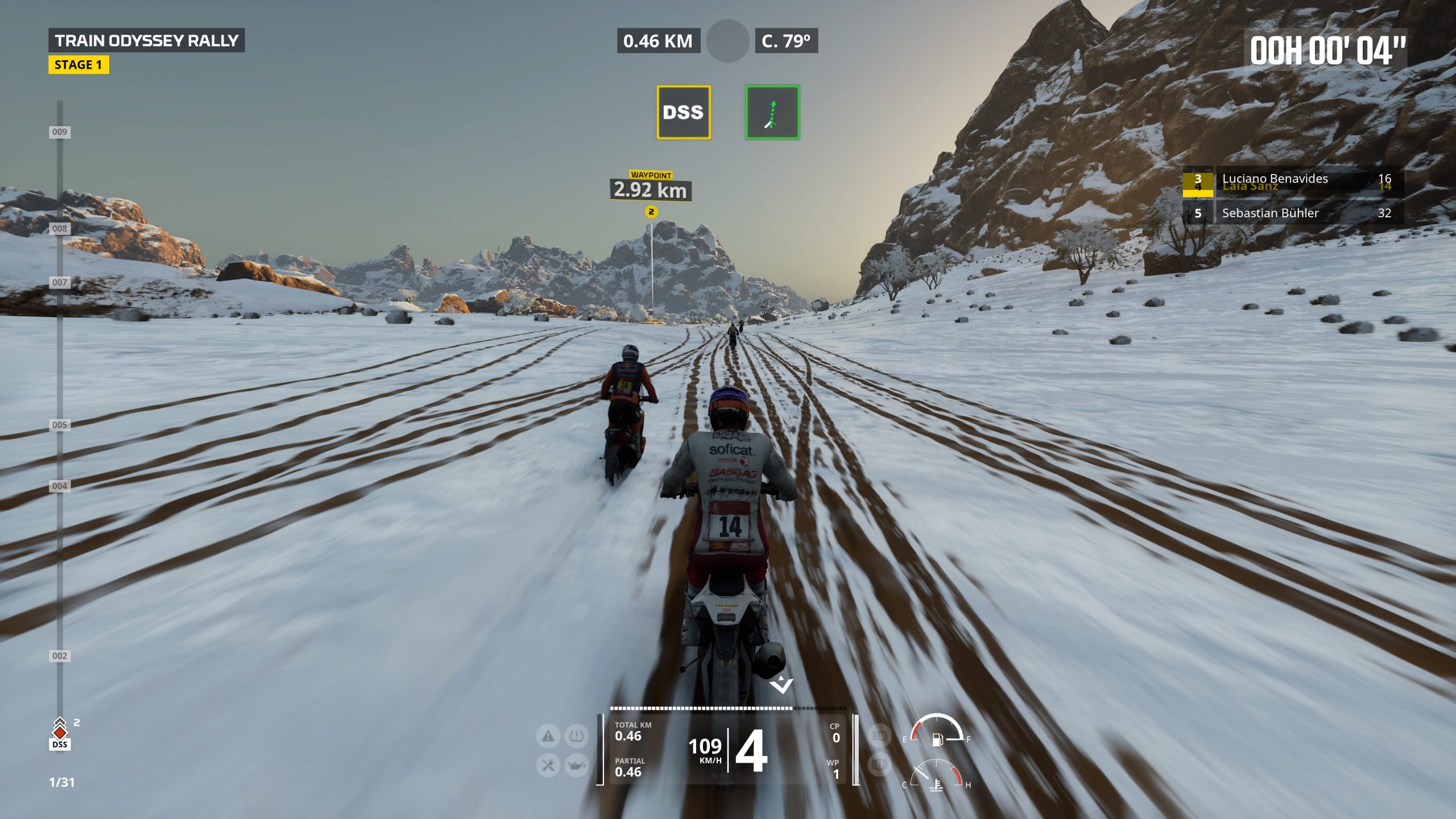The width and height of the screenshot is (1456, 819).
Task: Select the Luciano Benavides leaderboard row
Action: (x=1293, y=180)
